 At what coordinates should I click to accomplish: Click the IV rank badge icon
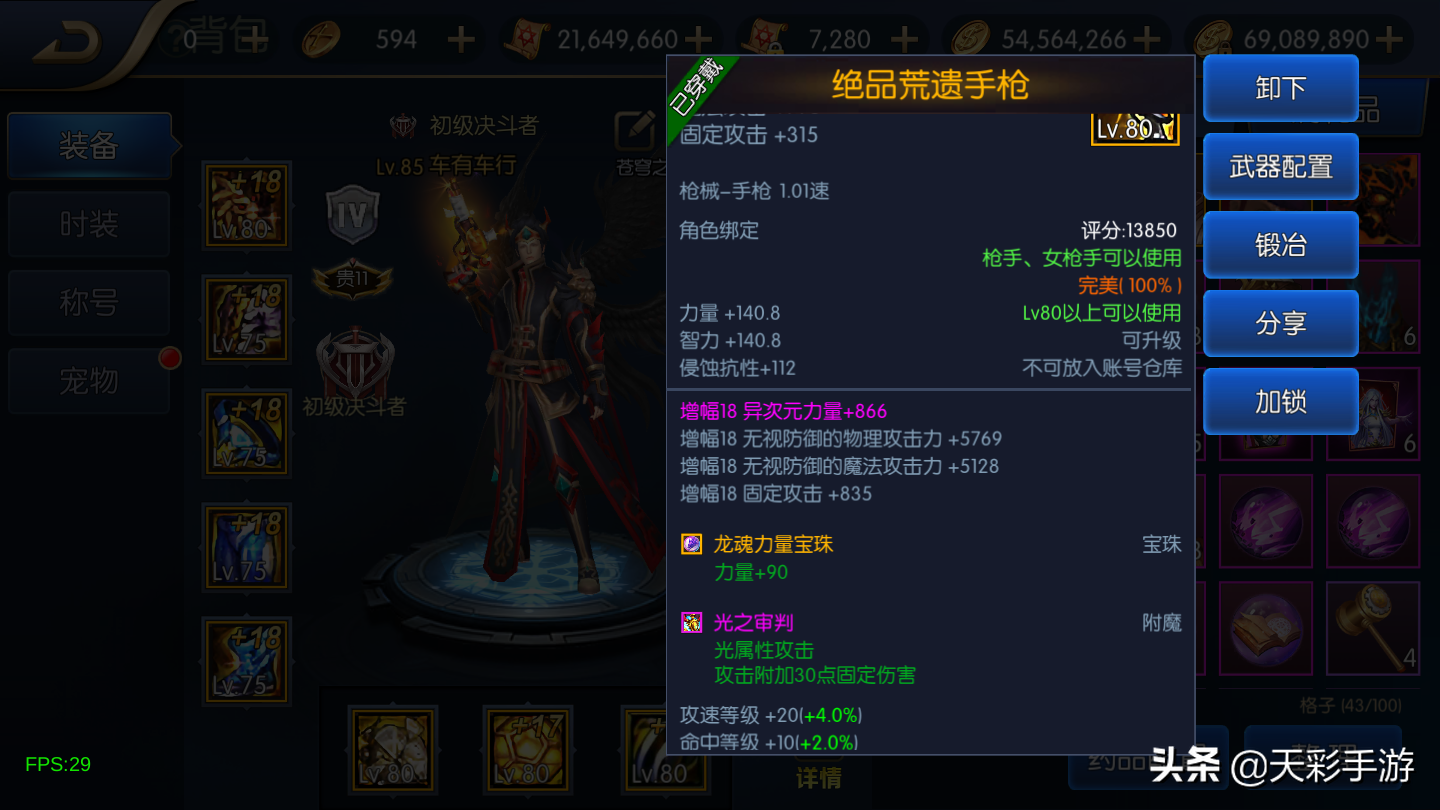click(352, 212)
